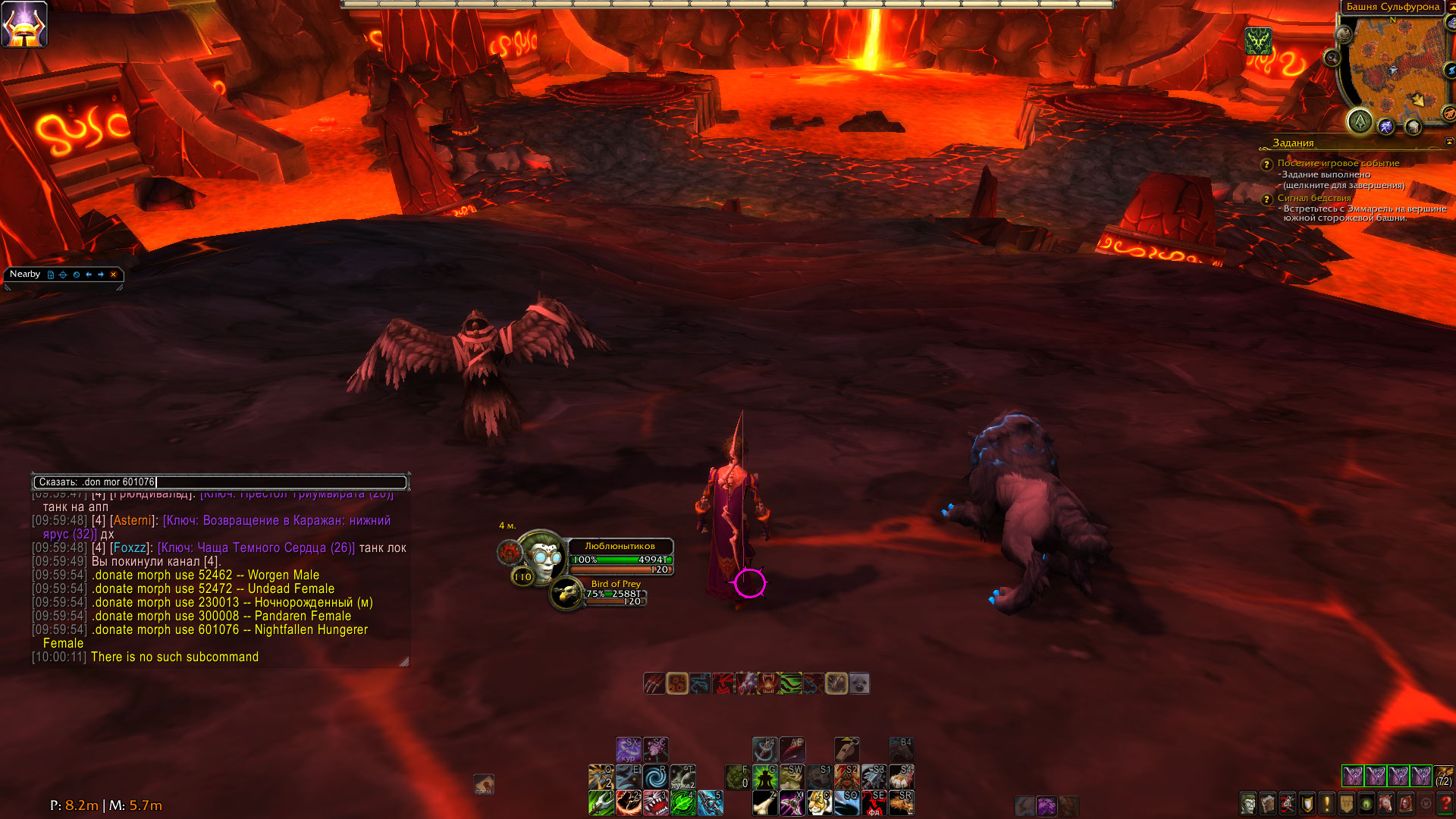Image resolution: width=1456 pixels, height=819 pixels.
Task: Open the character info micro menu button
Action: point(1248,802)
